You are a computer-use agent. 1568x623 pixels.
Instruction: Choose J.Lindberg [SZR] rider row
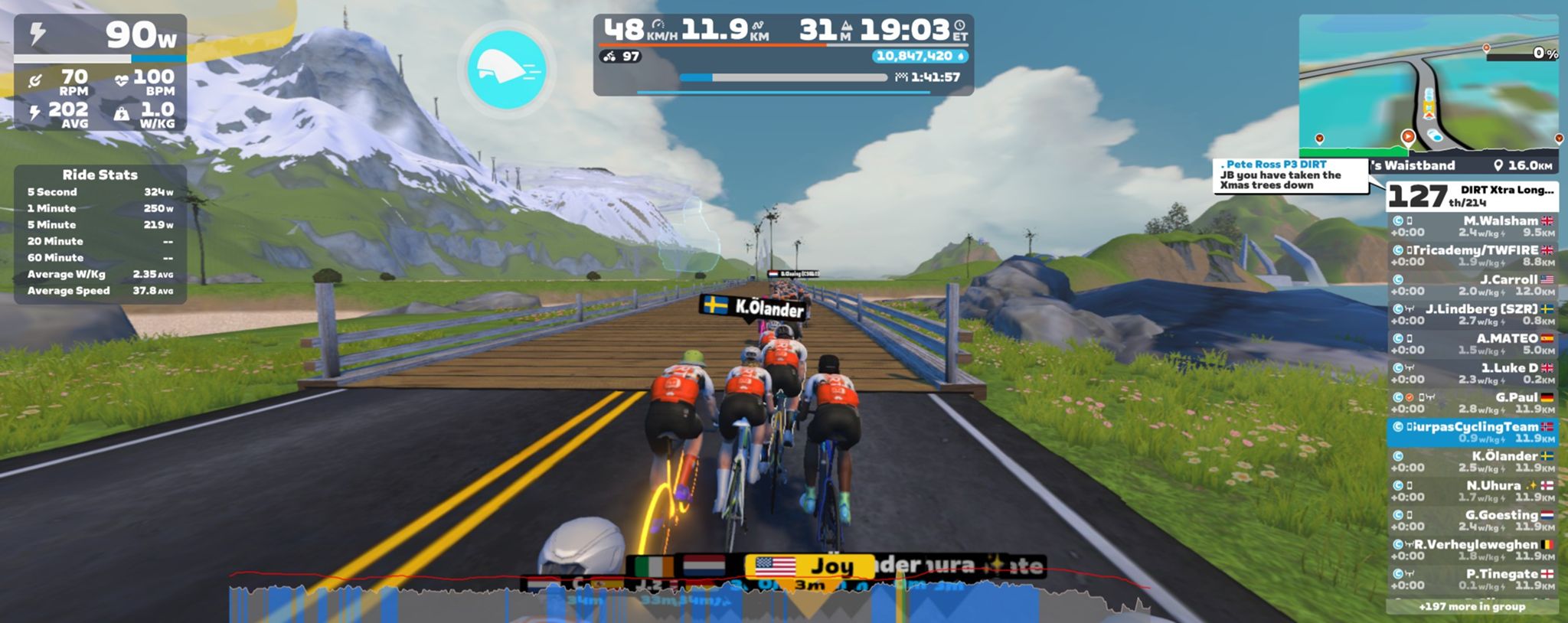tap(1472, 315)
